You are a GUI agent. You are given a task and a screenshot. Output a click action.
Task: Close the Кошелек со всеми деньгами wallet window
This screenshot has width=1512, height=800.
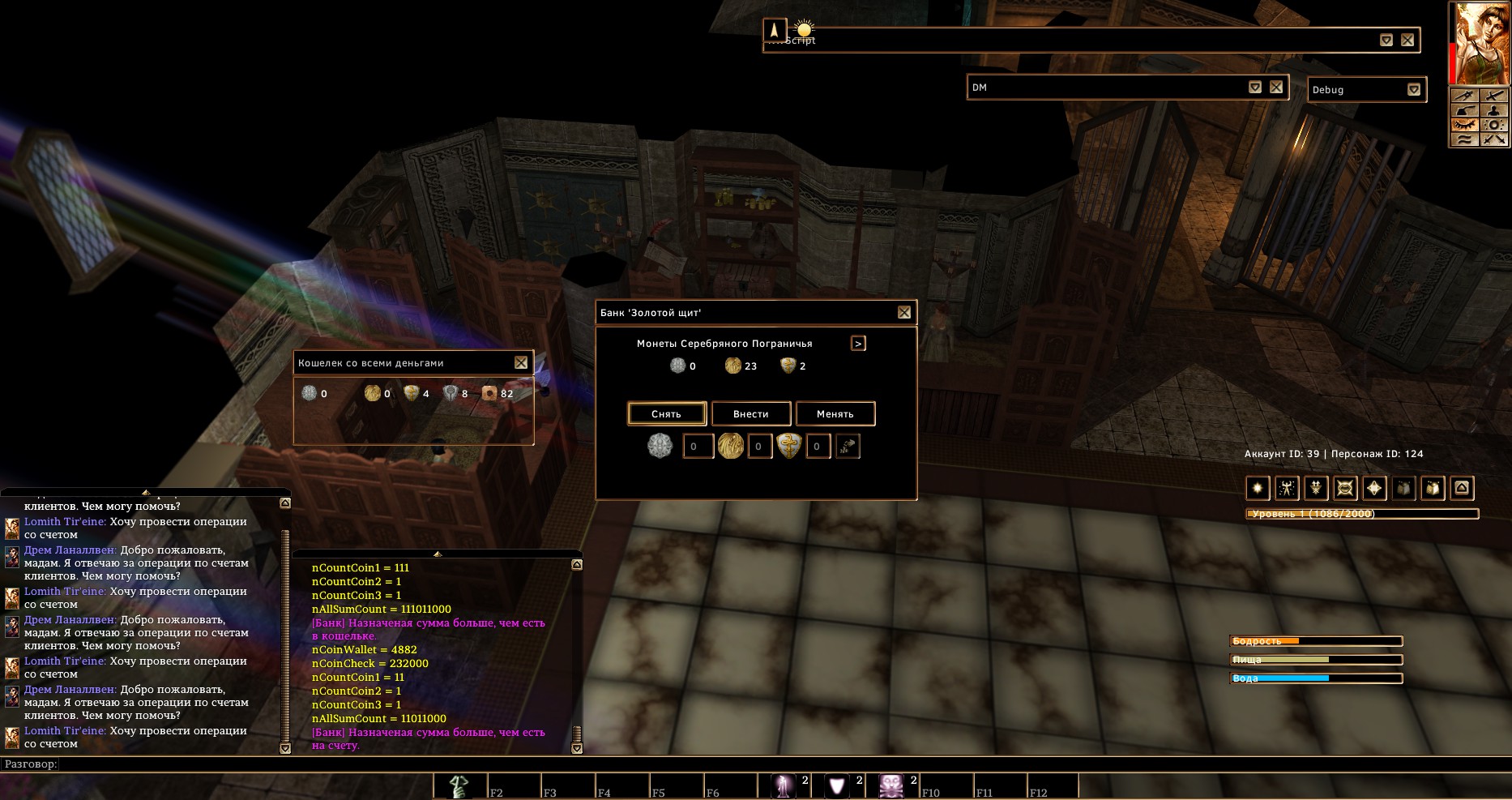tap(521, 363)
